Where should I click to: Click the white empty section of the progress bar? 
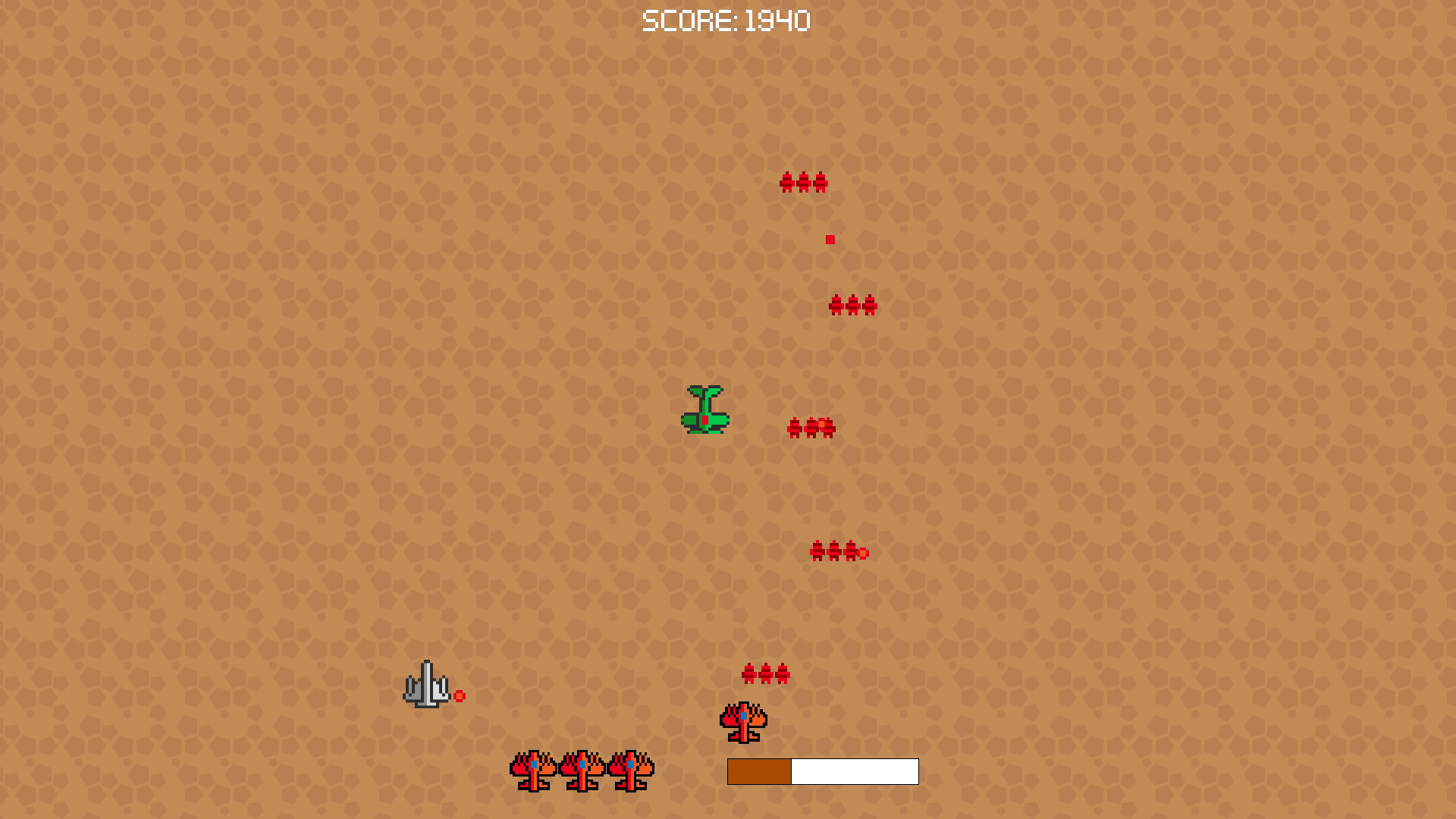853,772
